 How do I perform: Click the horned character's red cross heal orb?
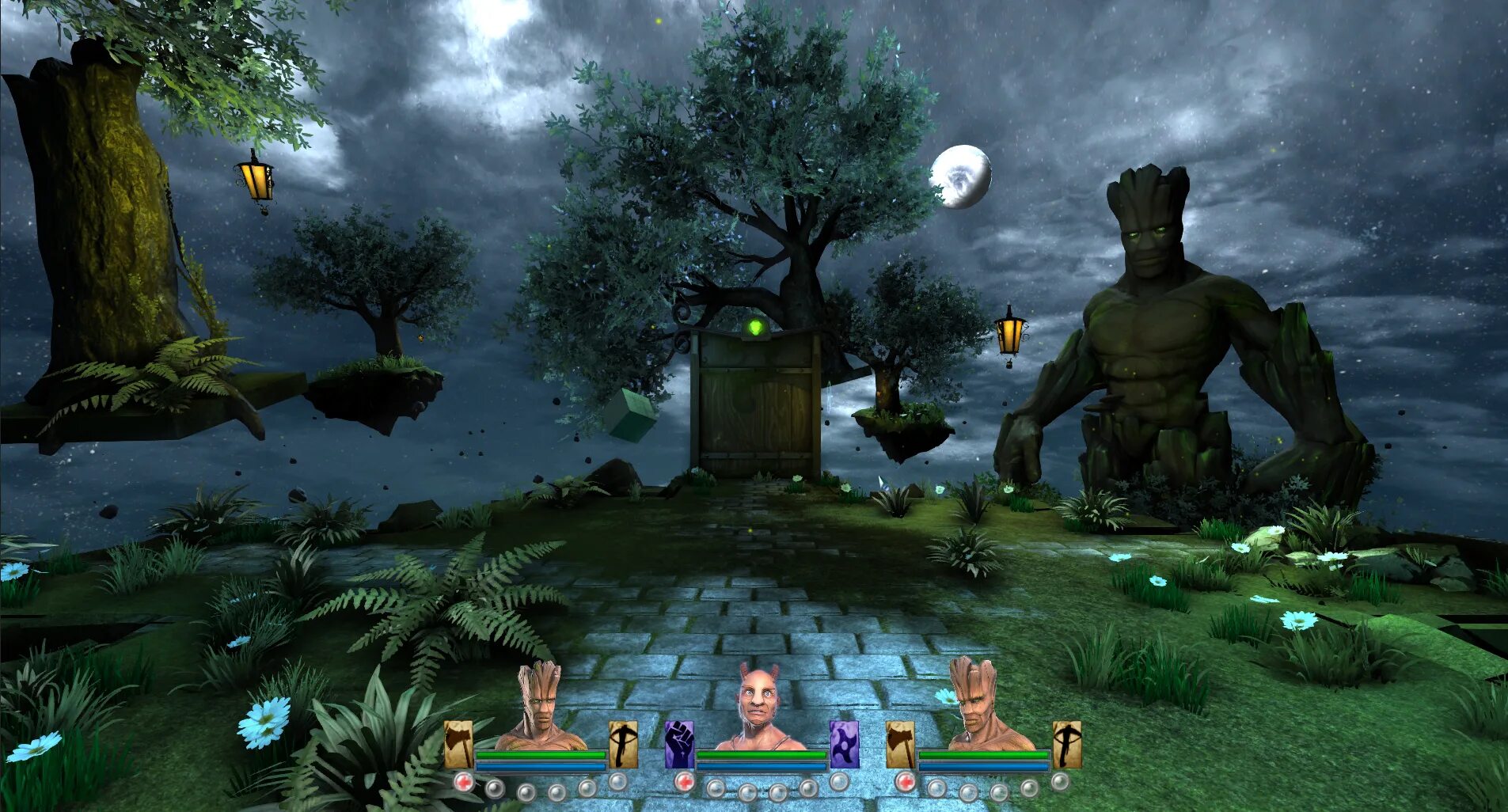coord(685,783)
